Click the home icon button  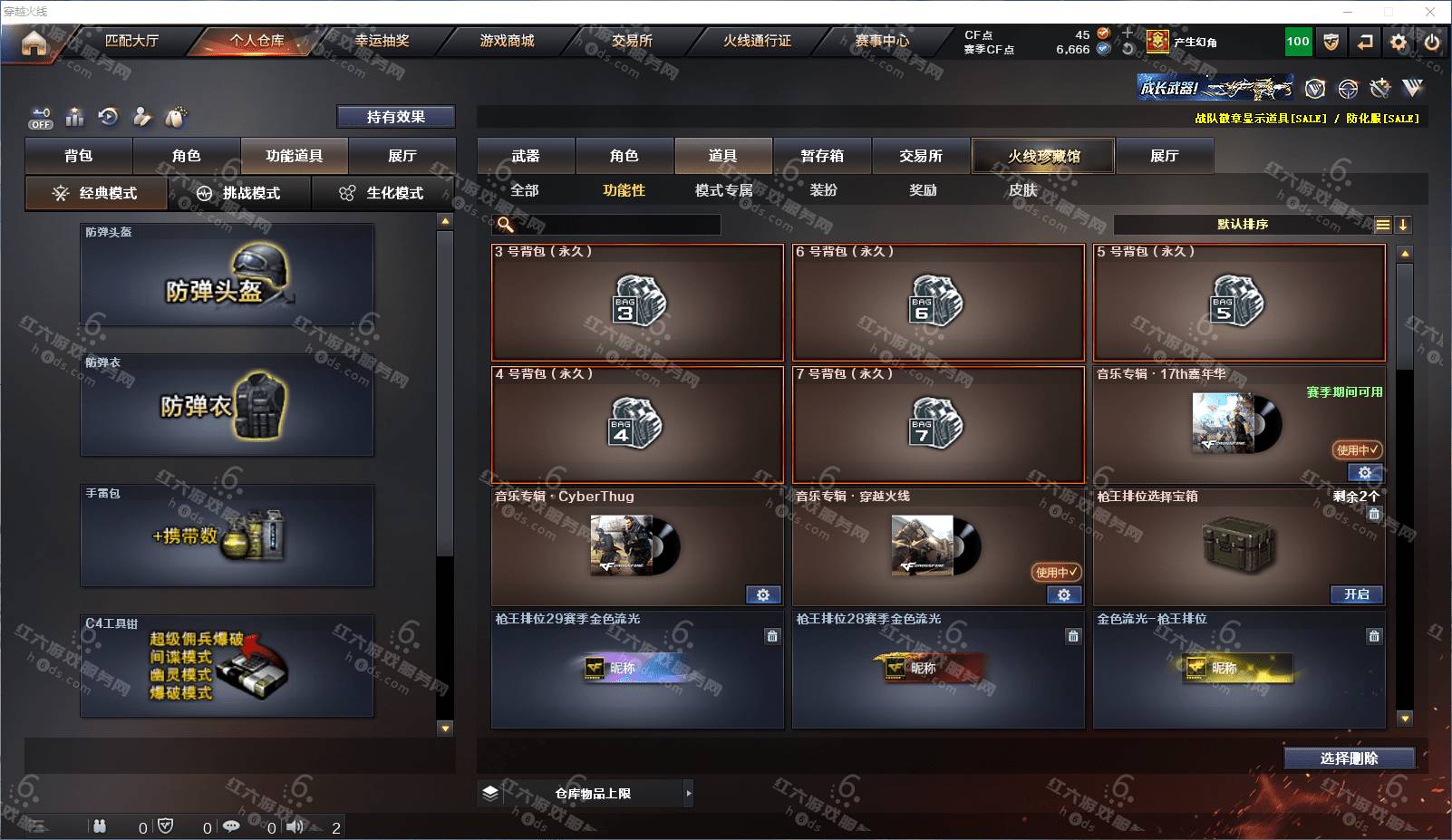34,43
